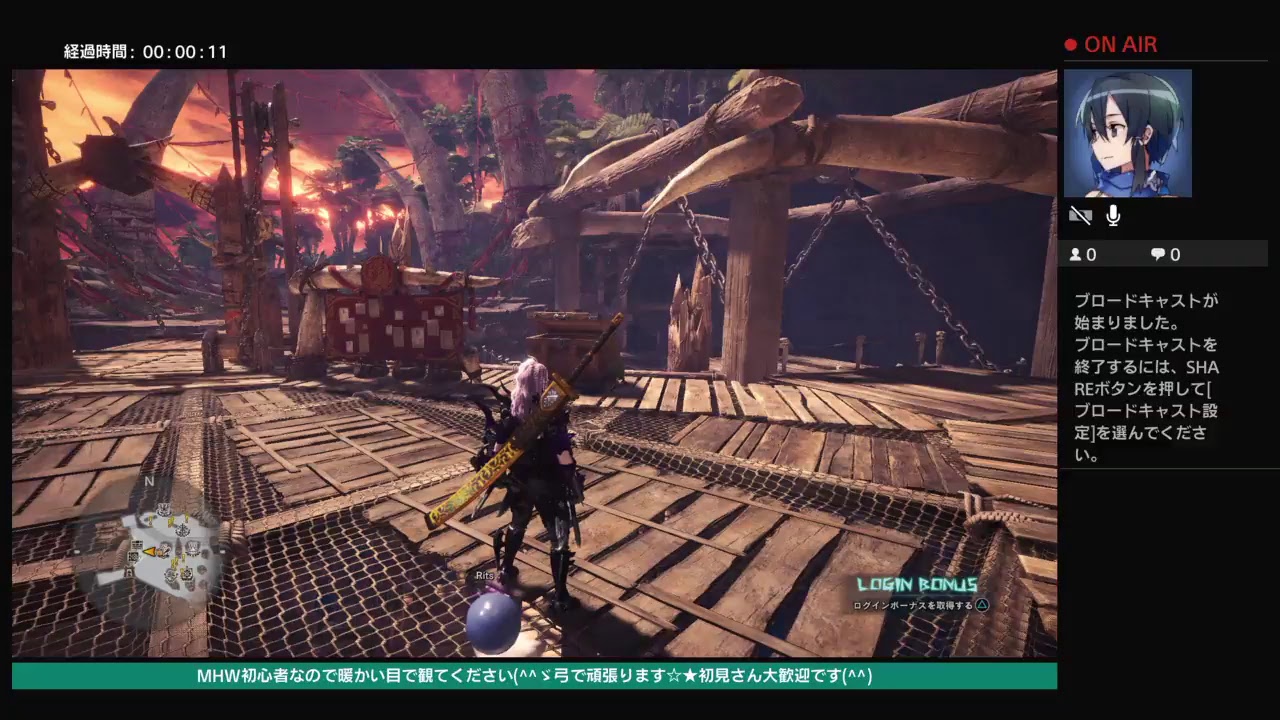The width and height of the screenshot is (1280, 720).
Task: Click the teal stream message bar at the bottom
Action: click(x=530, y=677)
